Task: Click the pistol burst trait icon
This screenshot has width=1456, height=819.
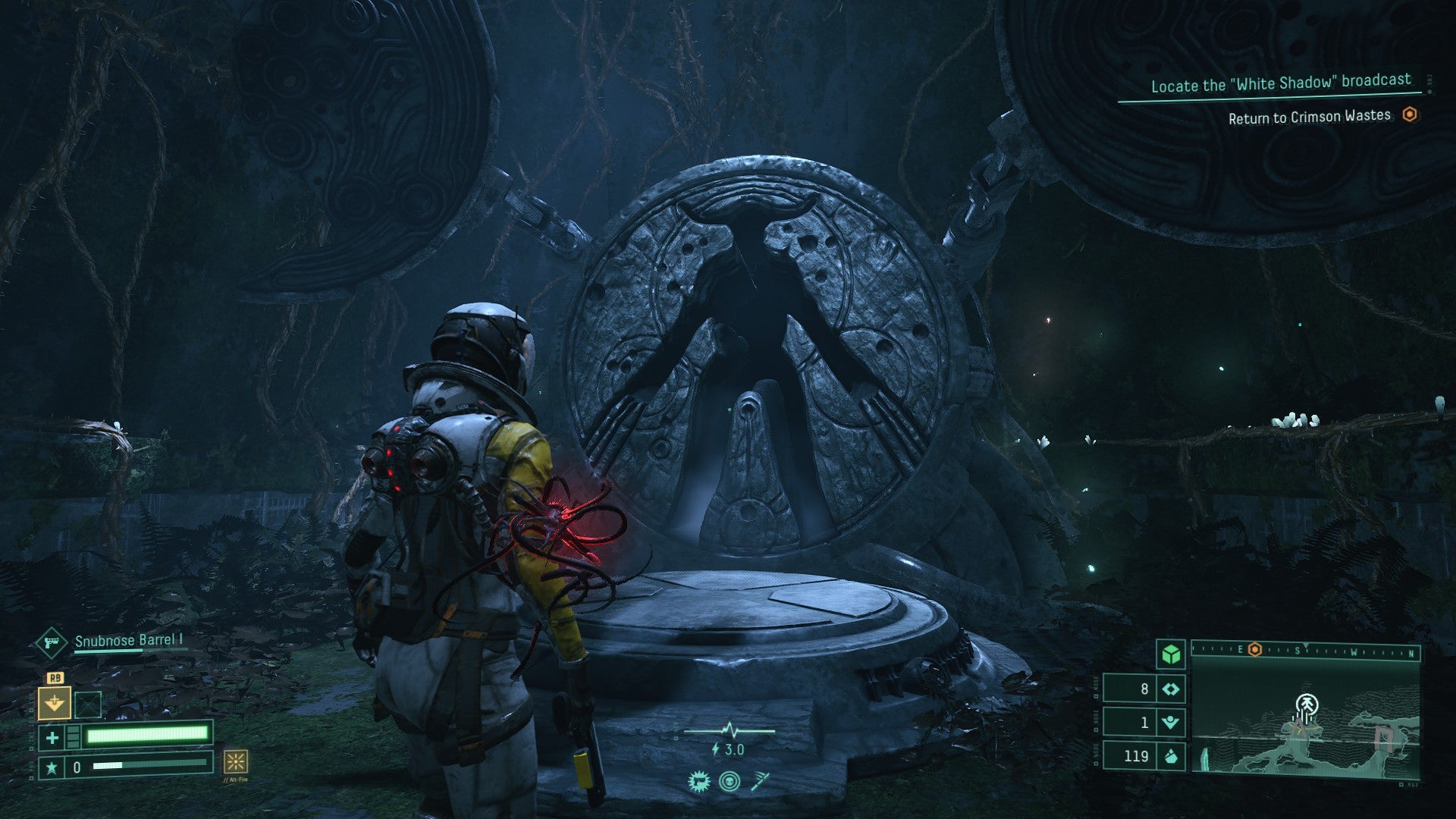Action: click(x=698, y=780)
